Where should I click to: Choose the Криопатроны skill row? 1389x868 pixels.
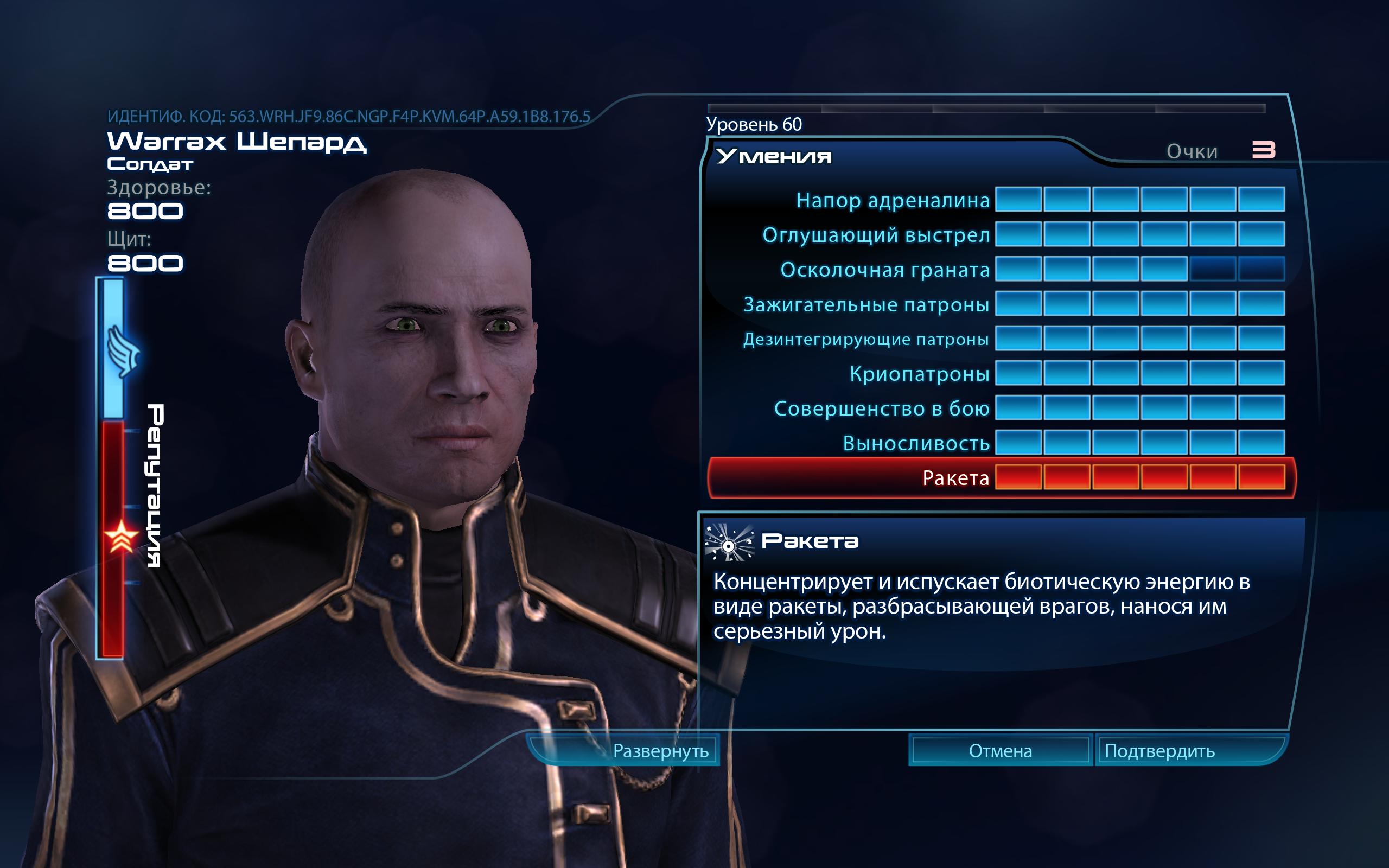point(920,374)
